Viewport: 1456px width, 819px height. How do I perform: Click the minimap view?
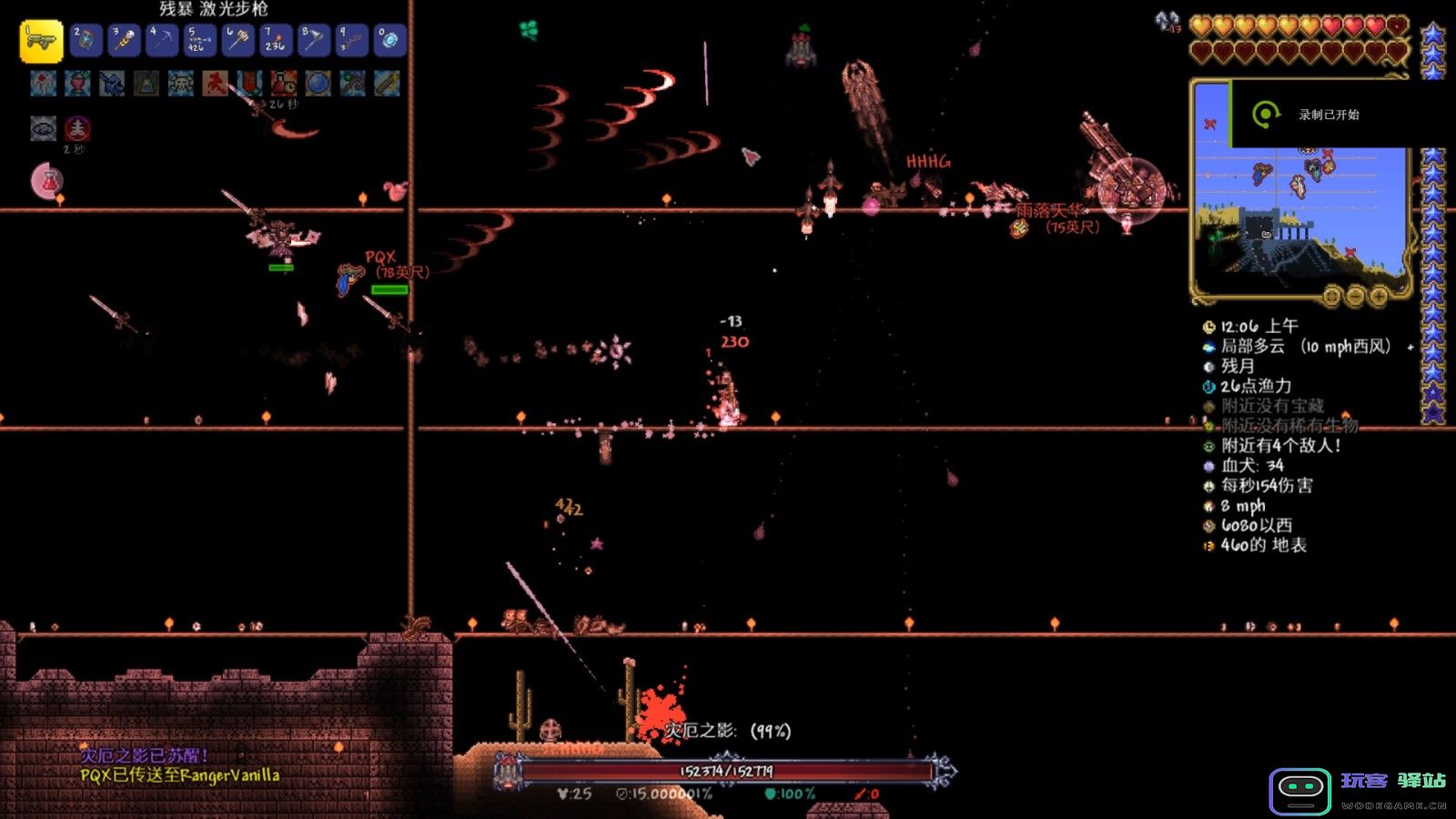click(1301, 218)
